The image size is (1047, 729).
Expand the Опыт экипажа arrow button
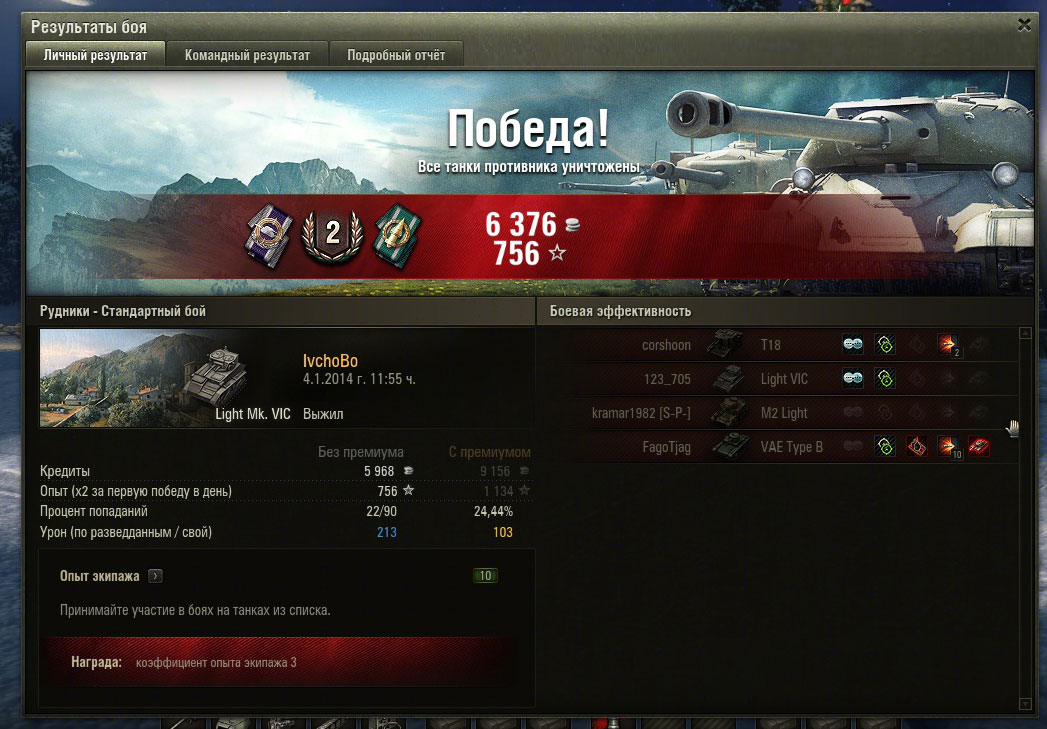click(x=155, y=576)
